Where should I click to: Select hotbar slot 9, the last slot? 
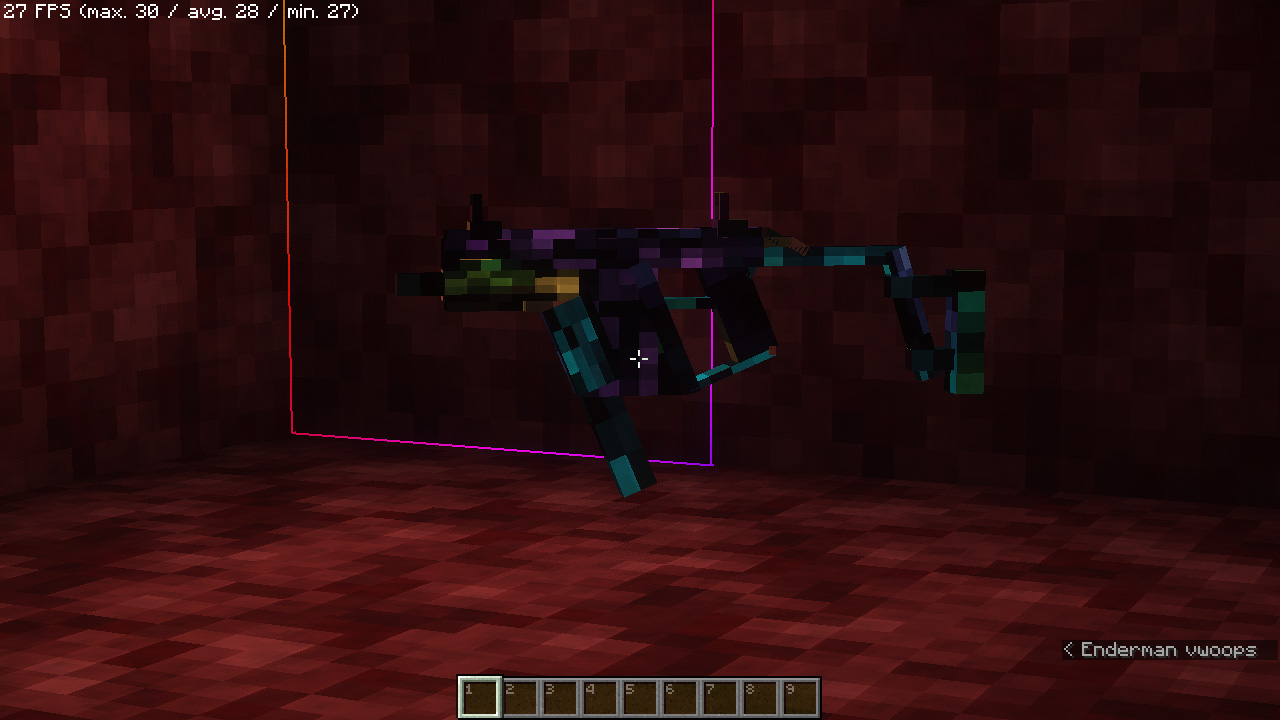click(x=800, y=697)
